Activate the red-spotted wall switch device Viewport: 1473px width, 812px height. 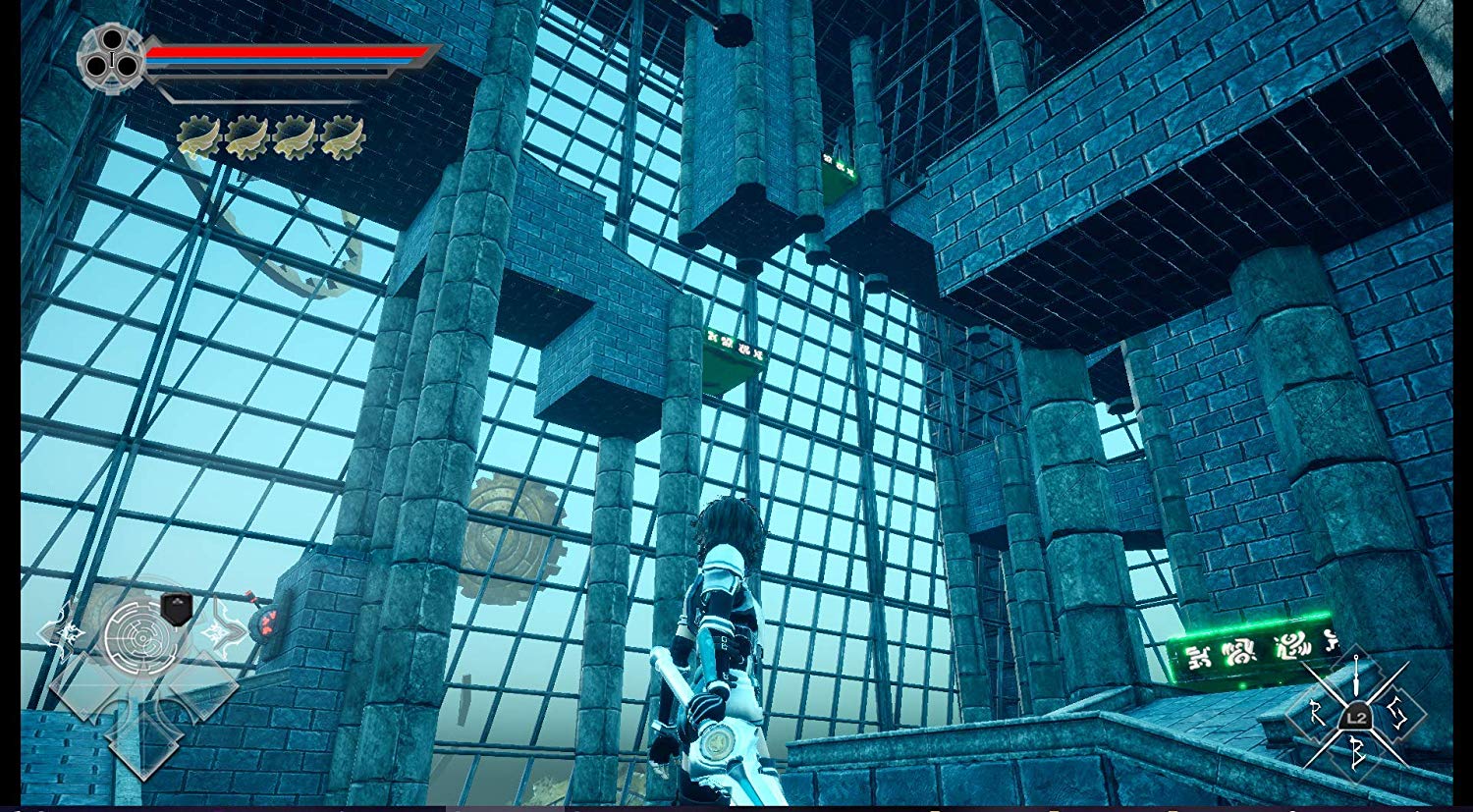tap(267, 624)
